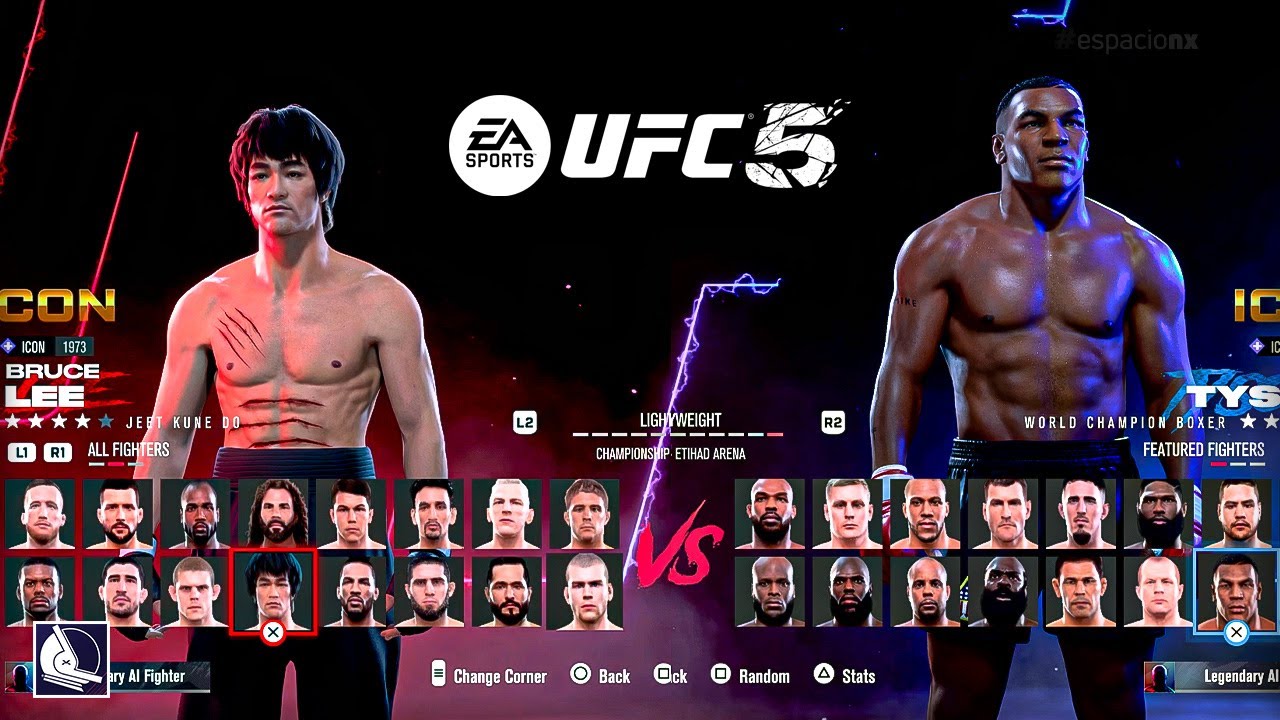Toggle the fifth star in Bruce Lee's rating
Screen dimensions: 1280x720
point(107,421)
